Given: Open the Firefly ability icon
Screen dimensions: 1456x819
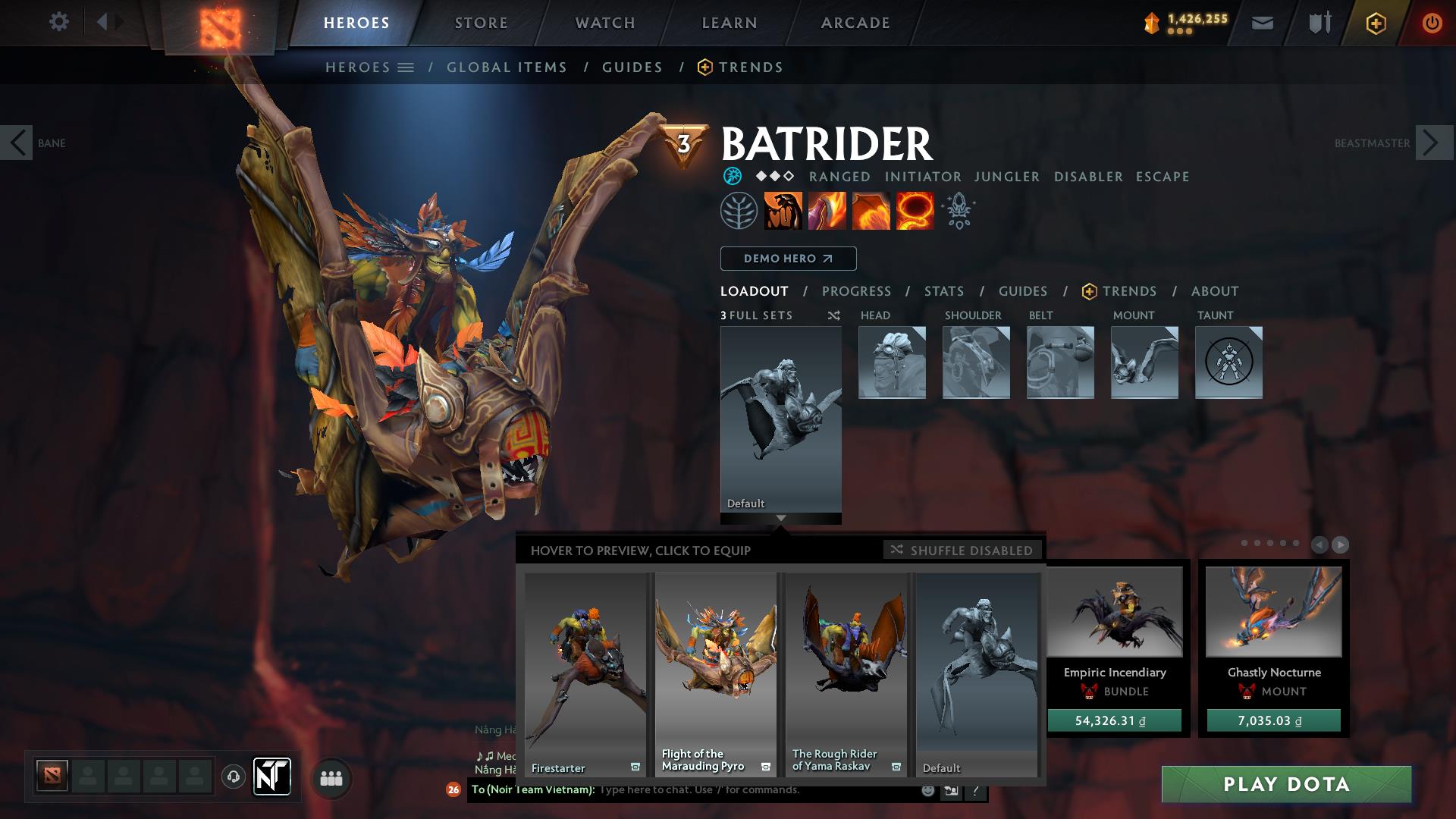Looking at the screenshot, I should click(870, 211).
